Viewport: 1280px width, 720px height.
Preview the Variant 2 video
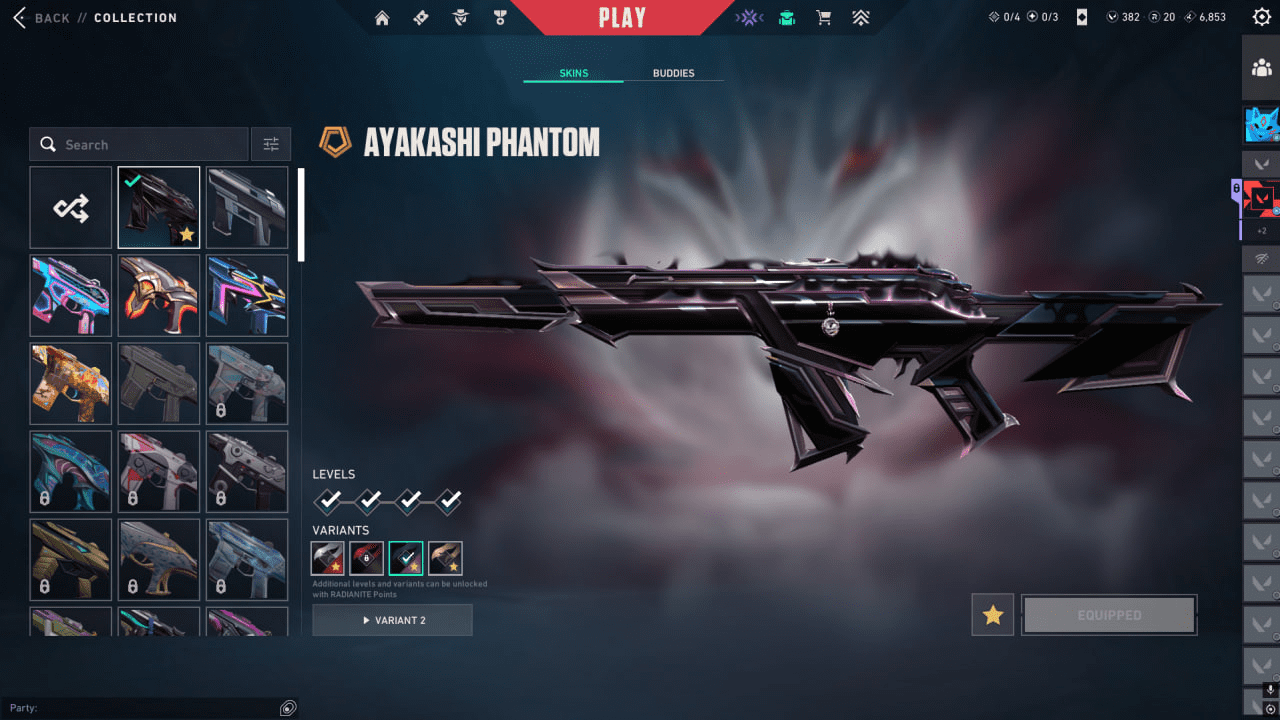(x=392, y=620)
